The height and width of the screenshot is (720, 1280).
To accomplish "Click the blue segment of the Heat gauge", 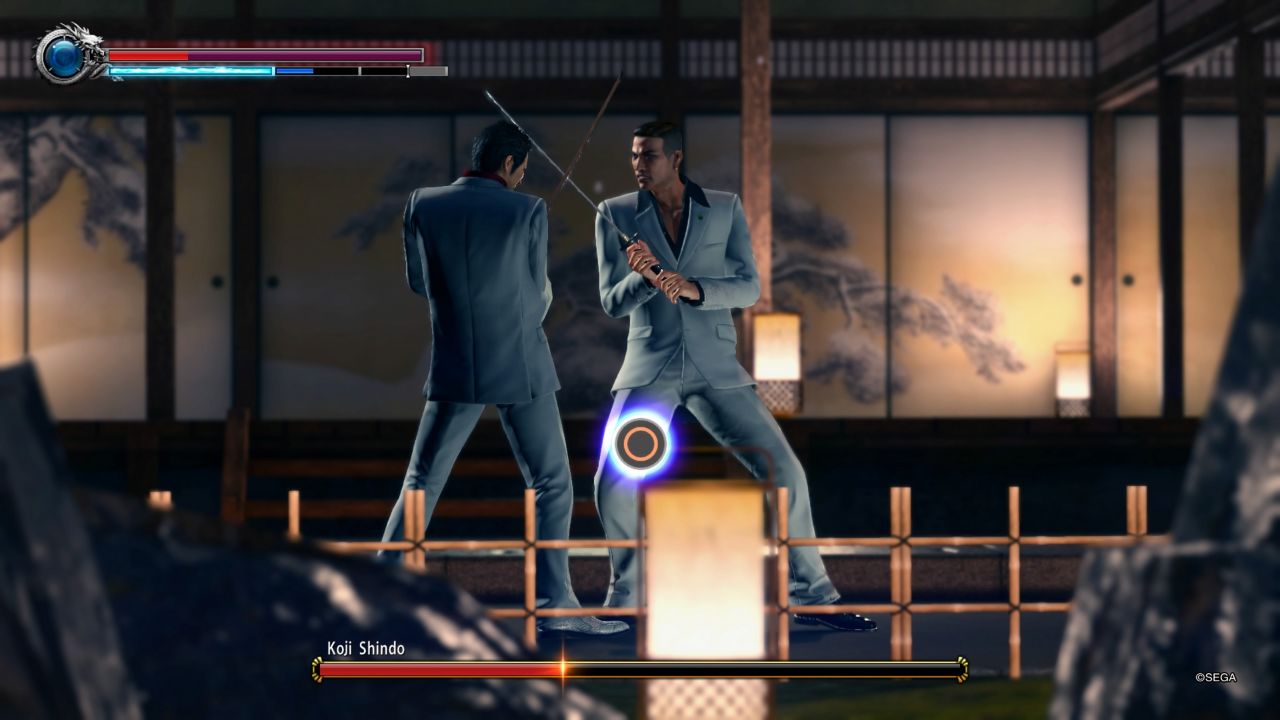I will click(293, 69).
